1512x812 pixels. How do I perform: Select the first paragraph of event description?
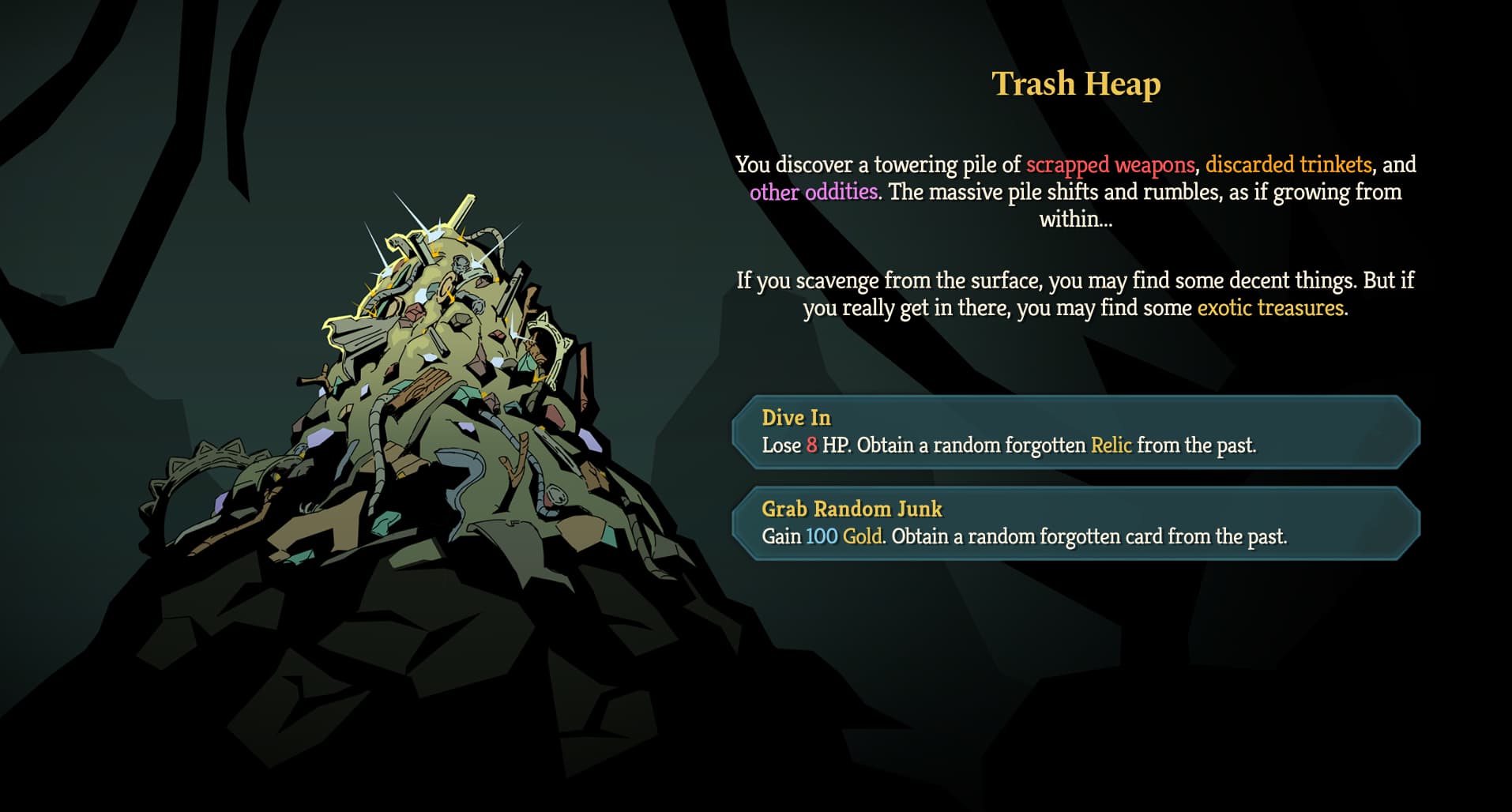coord(1076,192)
